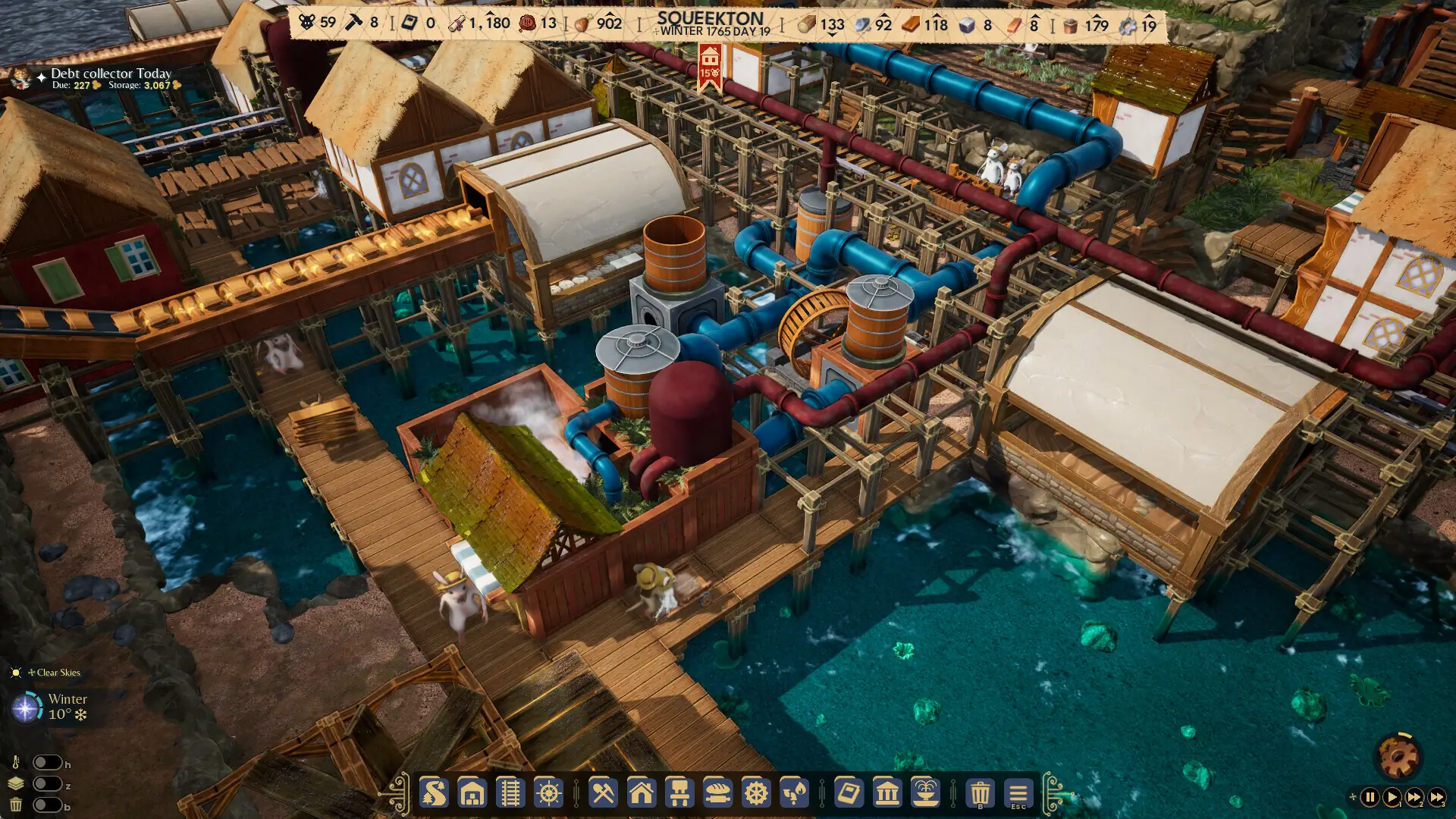Open the civic buildings temple menu

[x=888, y=794]
